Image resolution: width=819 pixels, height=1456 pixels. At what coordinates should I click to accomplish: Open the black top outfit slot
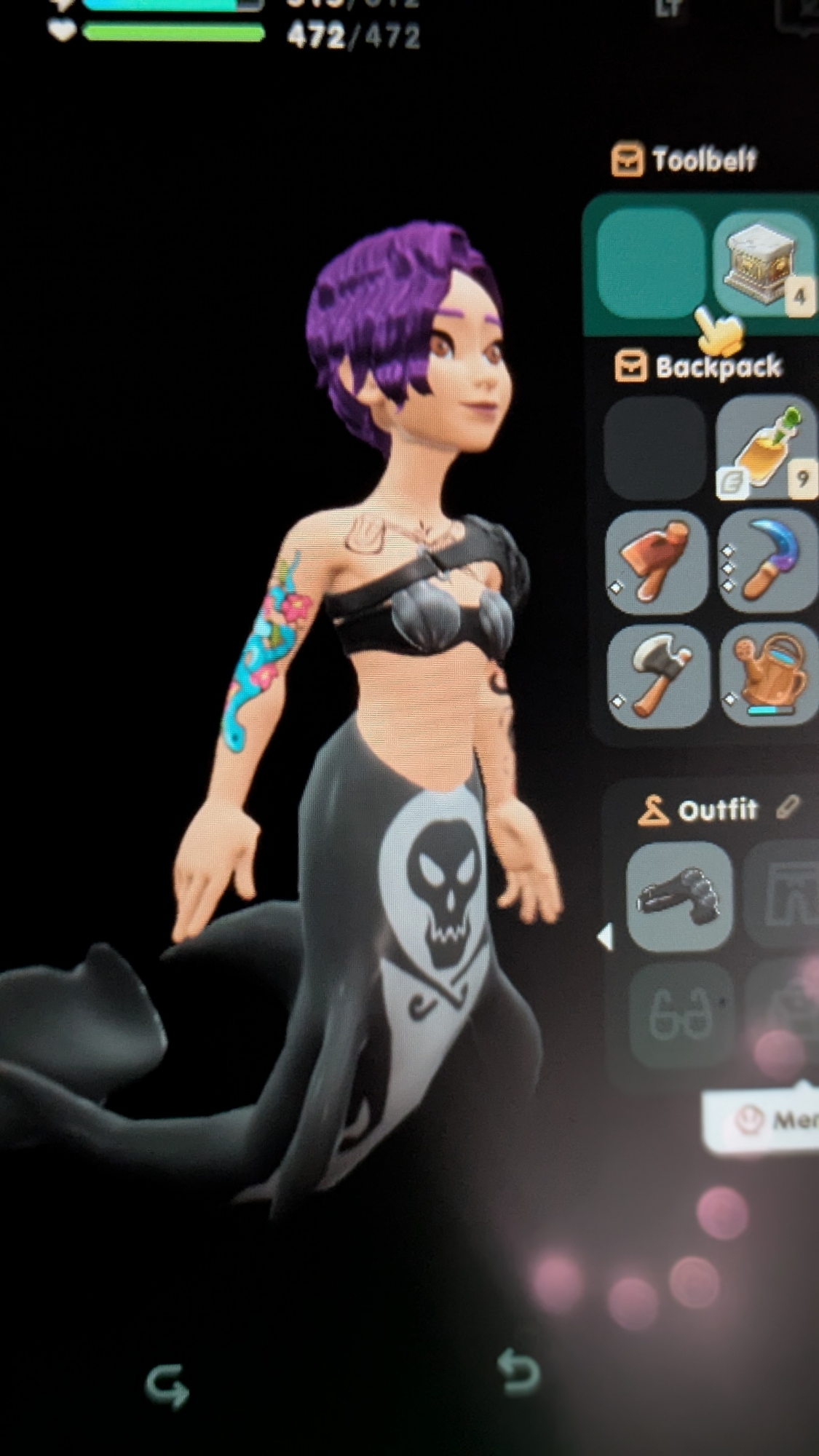678,897
